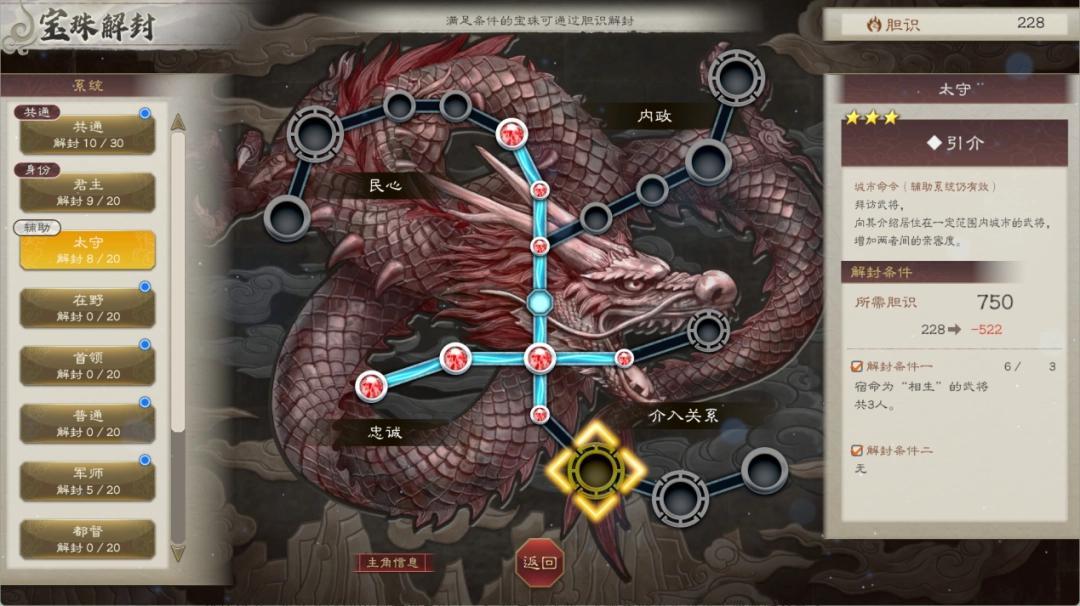Select the highlighted 太守 entry

point(88,250)
